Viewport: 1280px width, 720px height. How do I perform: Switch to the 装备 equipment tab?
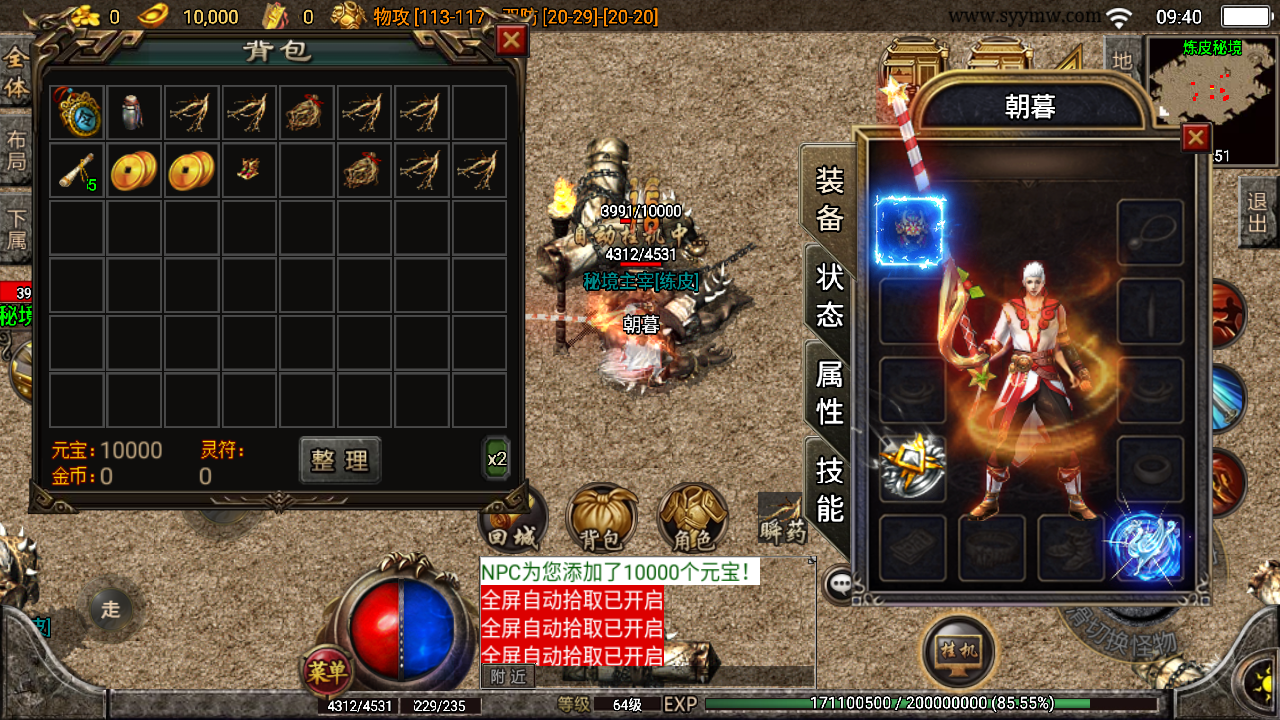(x=829, y=198)
